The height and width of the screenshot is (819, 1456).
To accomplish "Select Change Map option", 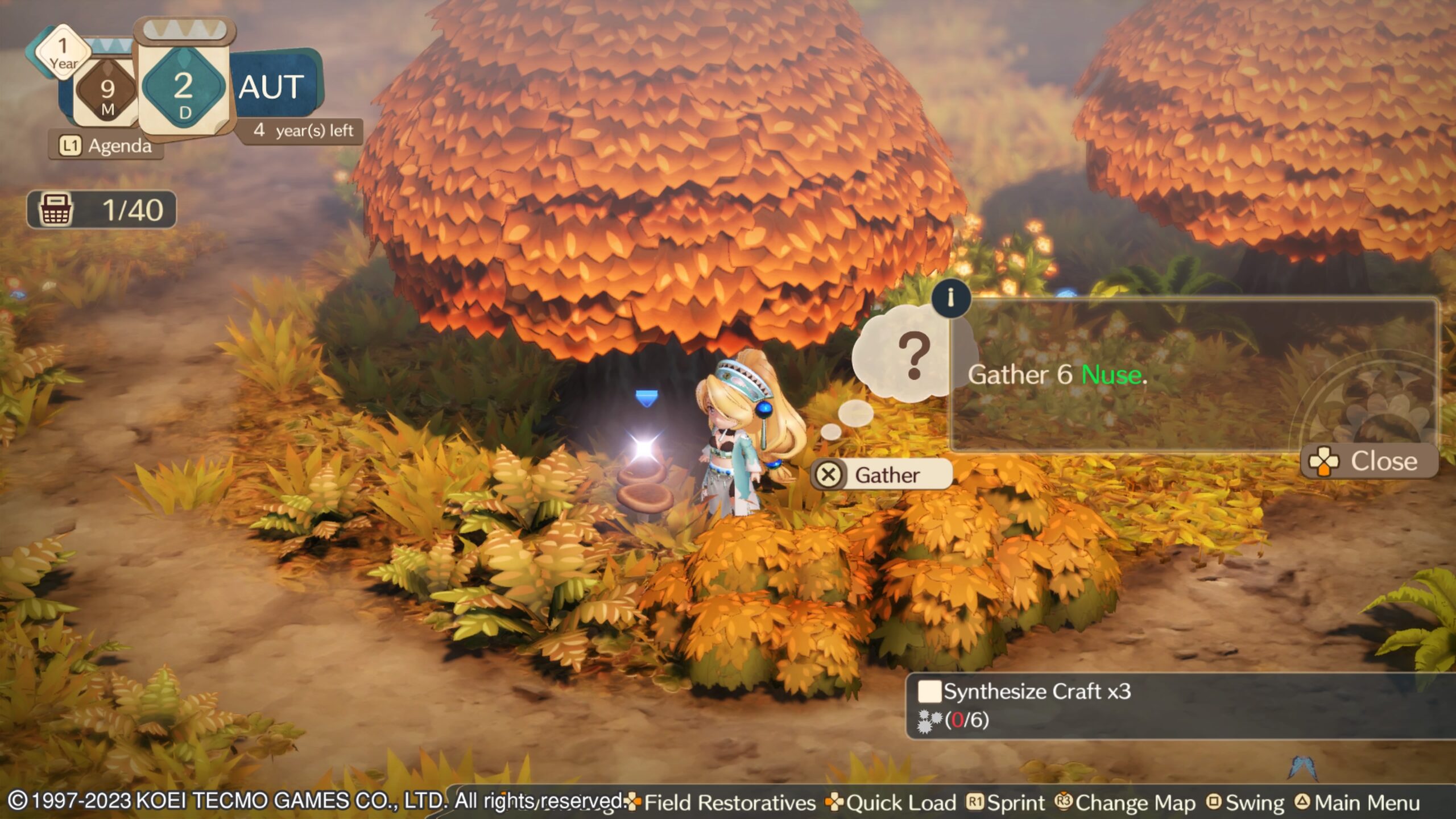I will [1126, 803].
